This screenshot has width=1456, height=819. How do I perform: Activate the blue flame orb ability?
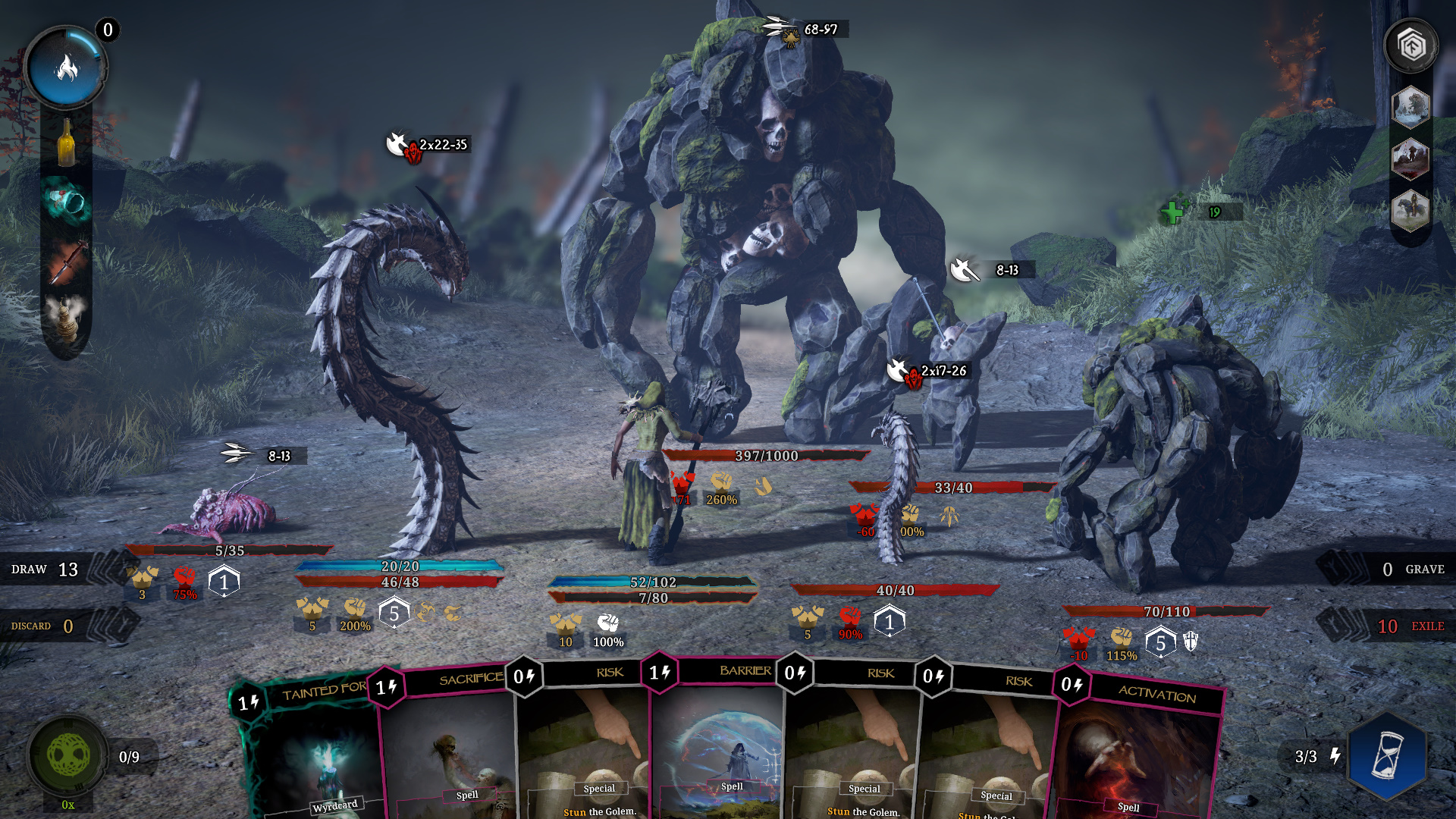click(x=66, y=68)
